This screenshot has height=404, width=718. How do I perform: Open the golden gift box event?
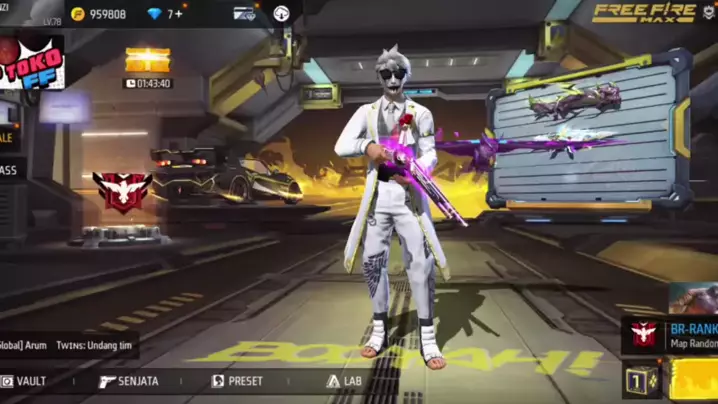pos(147,60)
